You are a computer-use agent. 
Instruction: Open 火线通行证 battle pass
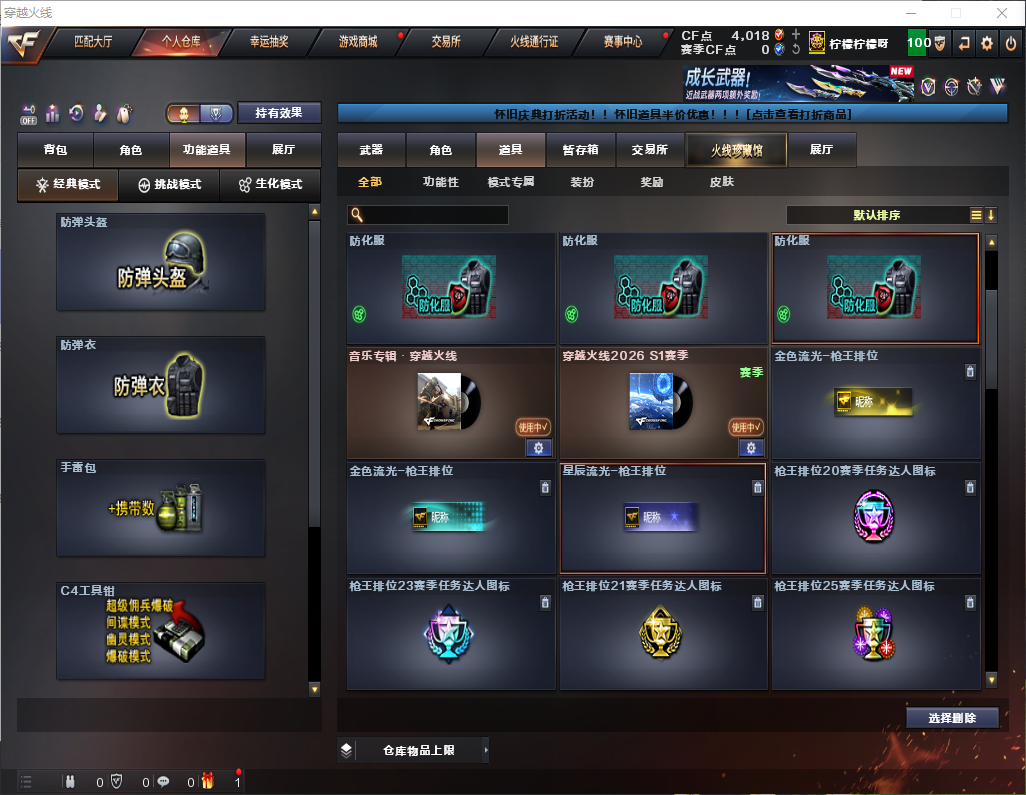pos(534,42)
